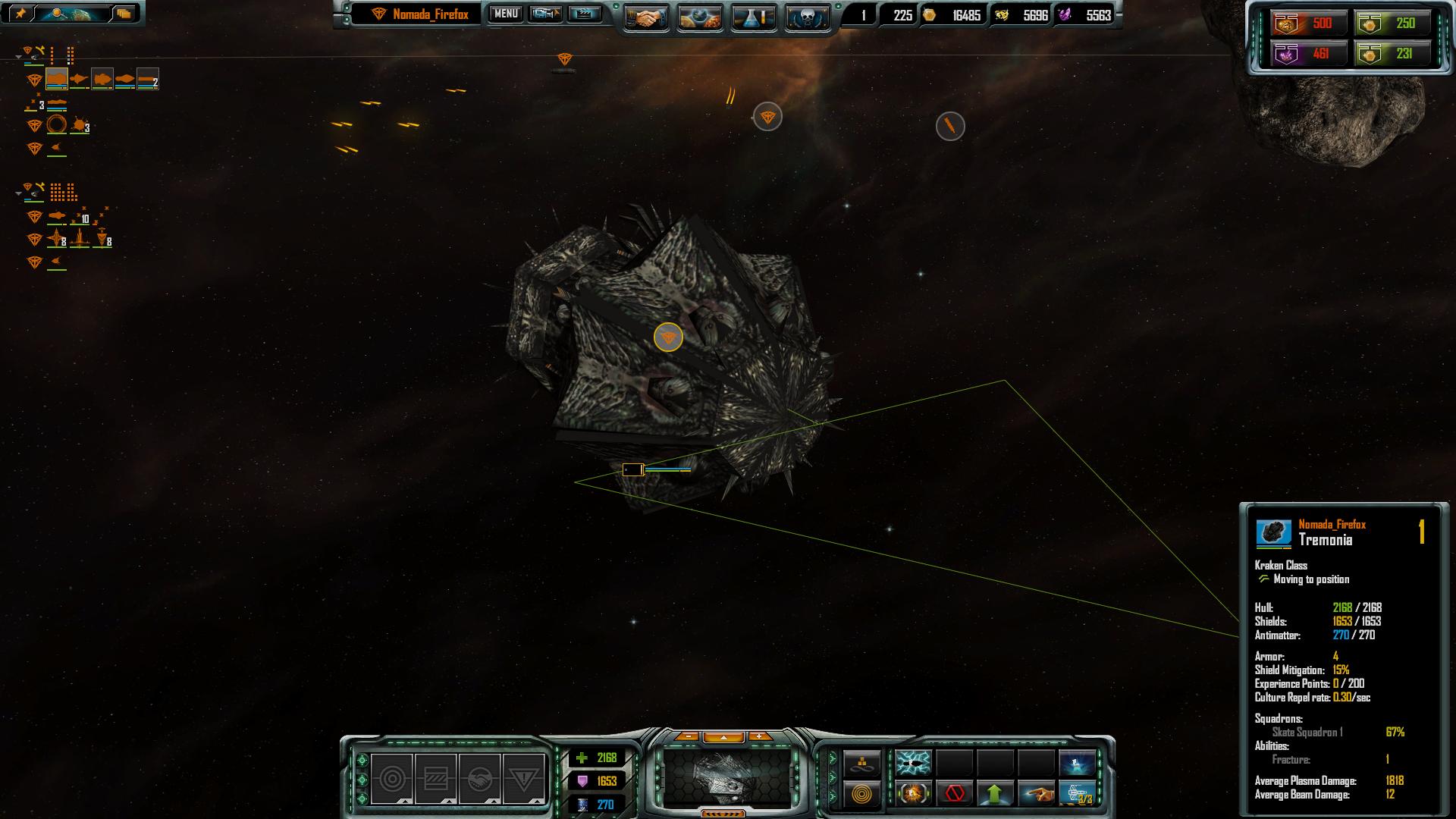This screenshot has width=1456, height=819.
Task: Open the planets overview screen
Action: pos(700,17)
